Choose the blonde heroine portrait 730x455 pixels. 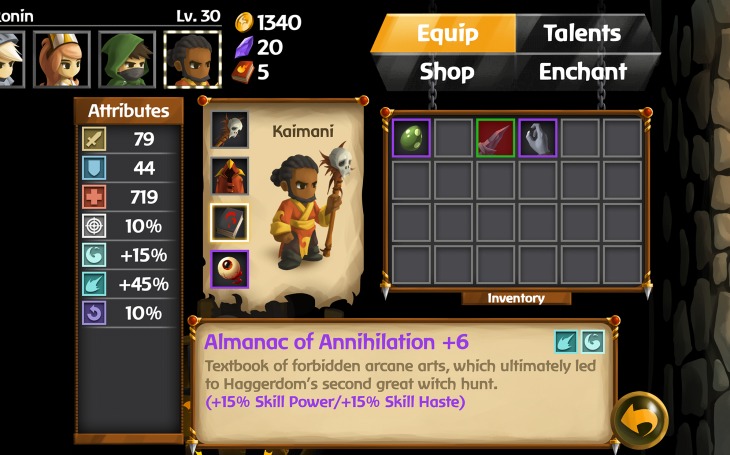[62, 59]
